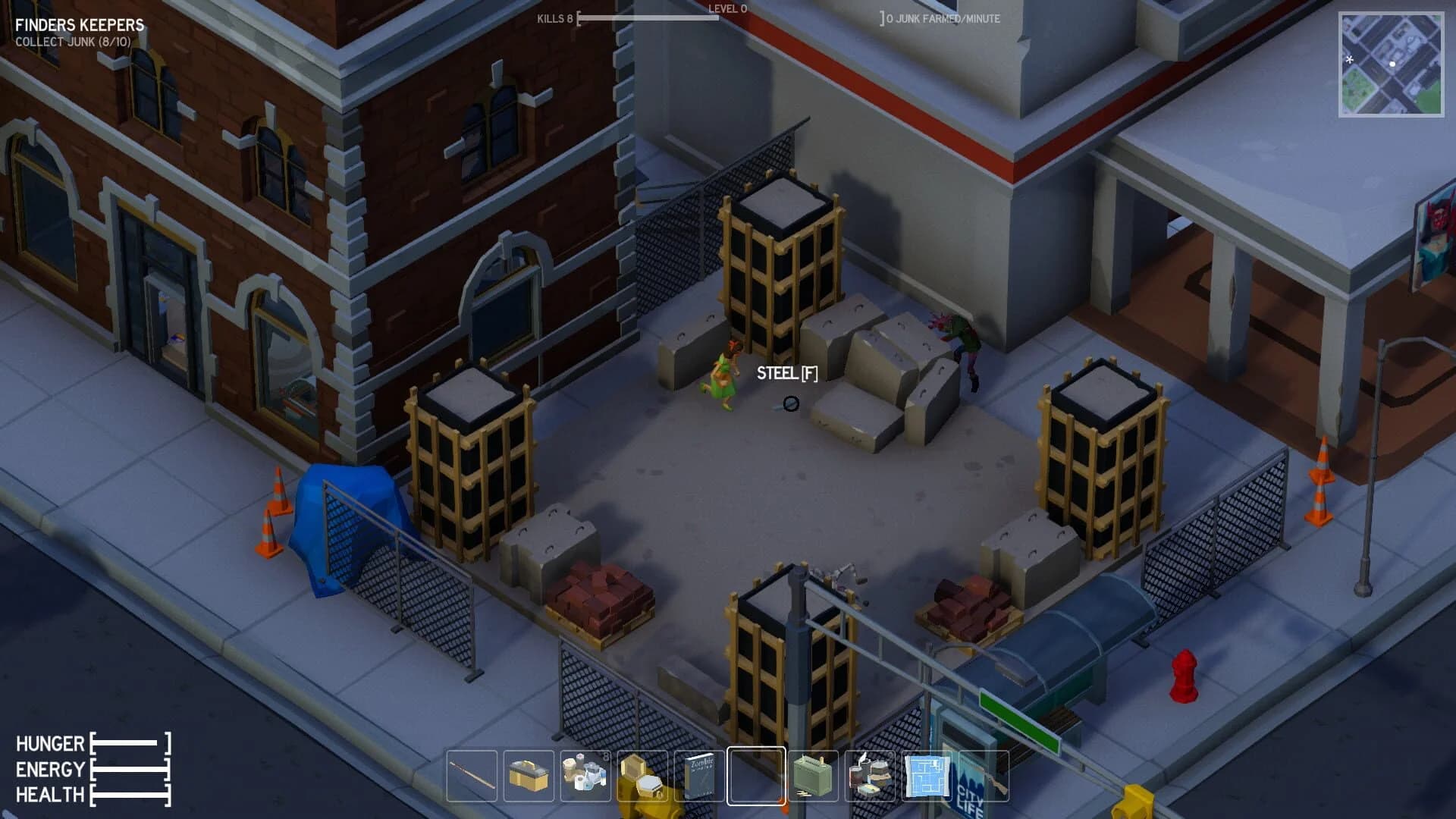
Task: Open the COLLECT JUNK (8/10) objective
Action: pos(72,42)
